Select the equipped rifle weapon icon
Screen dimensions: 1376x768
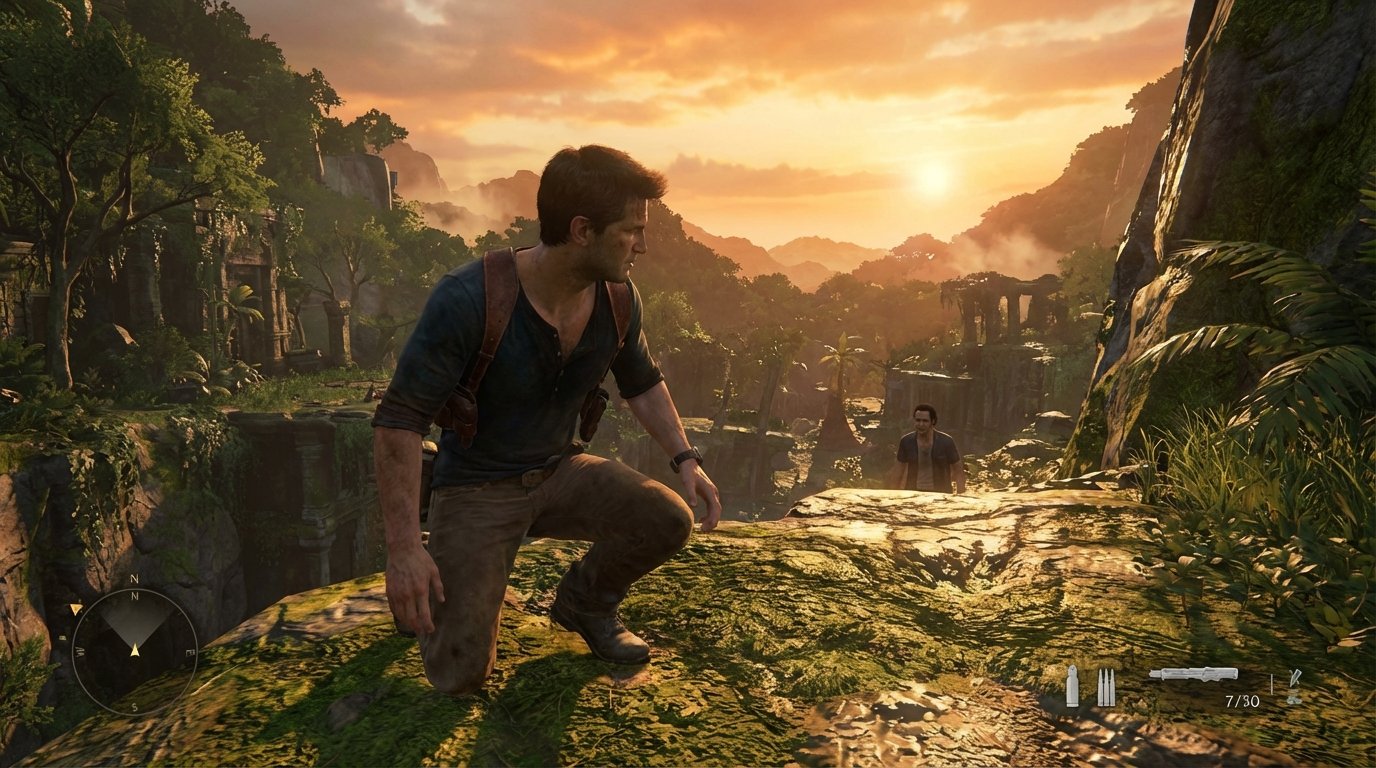click(1192, 675)
